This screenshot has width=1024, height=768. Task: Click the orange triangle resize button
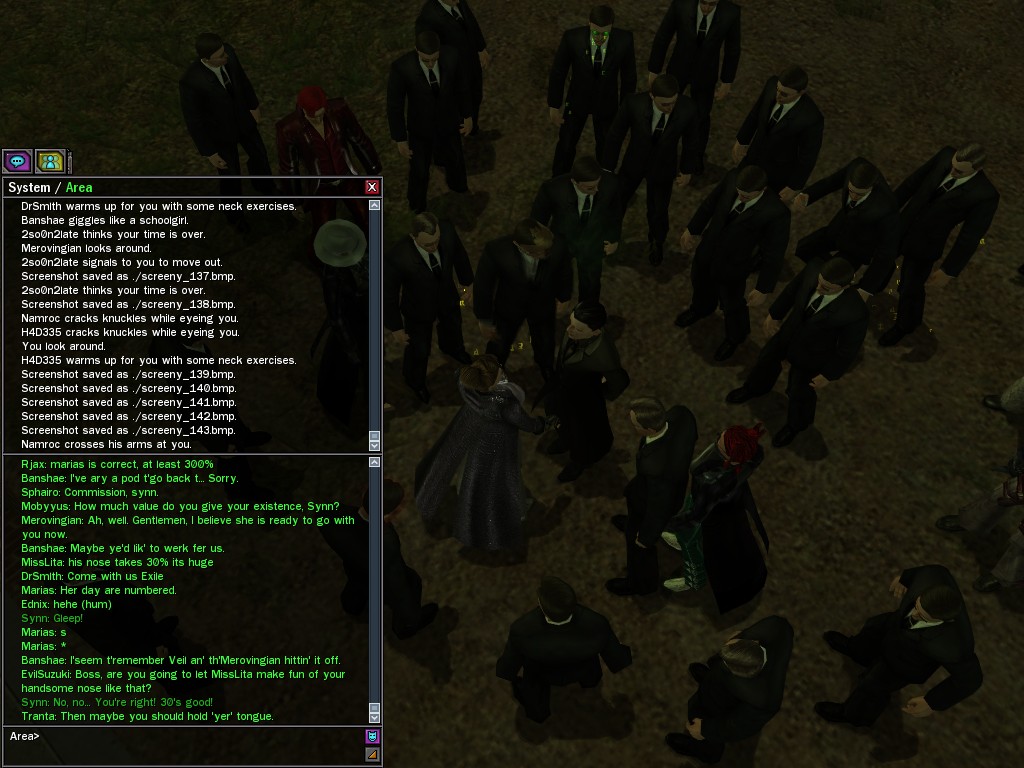coord(372,754)
